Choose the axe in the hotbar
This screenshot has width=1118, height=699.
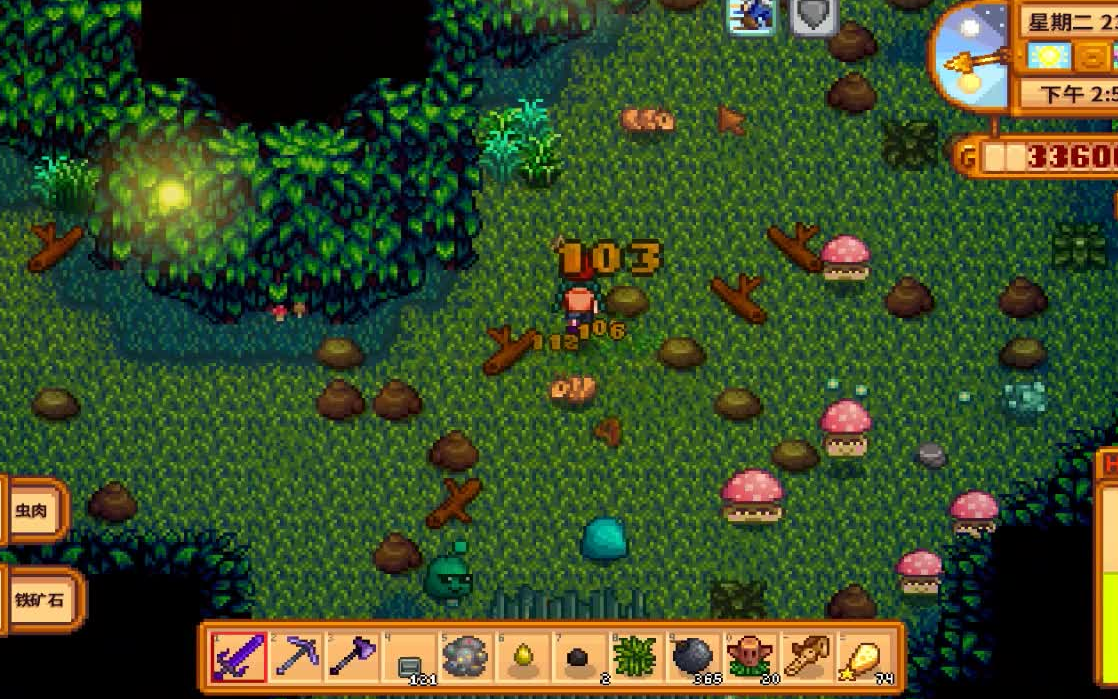coord(352,657)
